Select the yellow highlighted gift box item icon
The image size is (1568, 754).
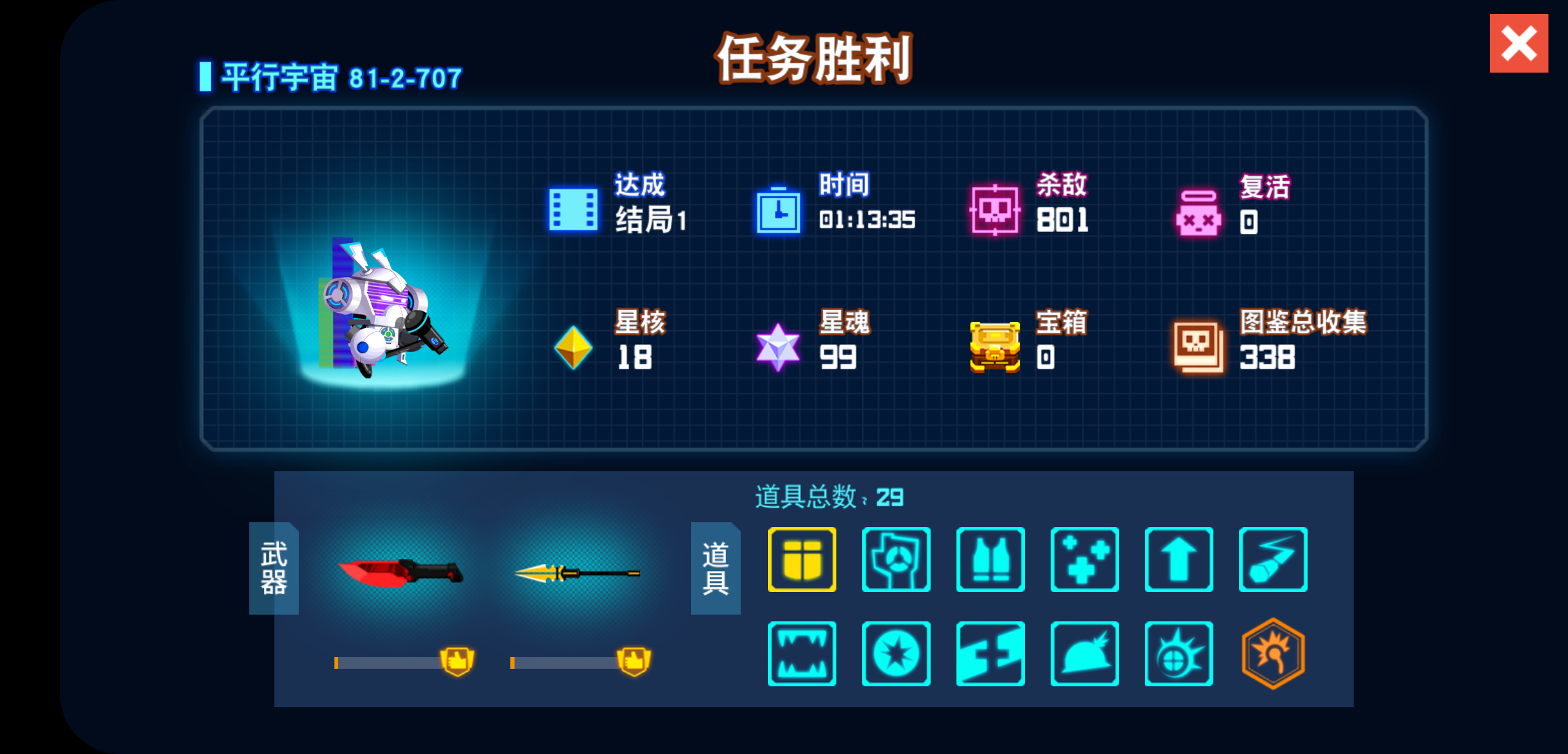click(801, 560)
